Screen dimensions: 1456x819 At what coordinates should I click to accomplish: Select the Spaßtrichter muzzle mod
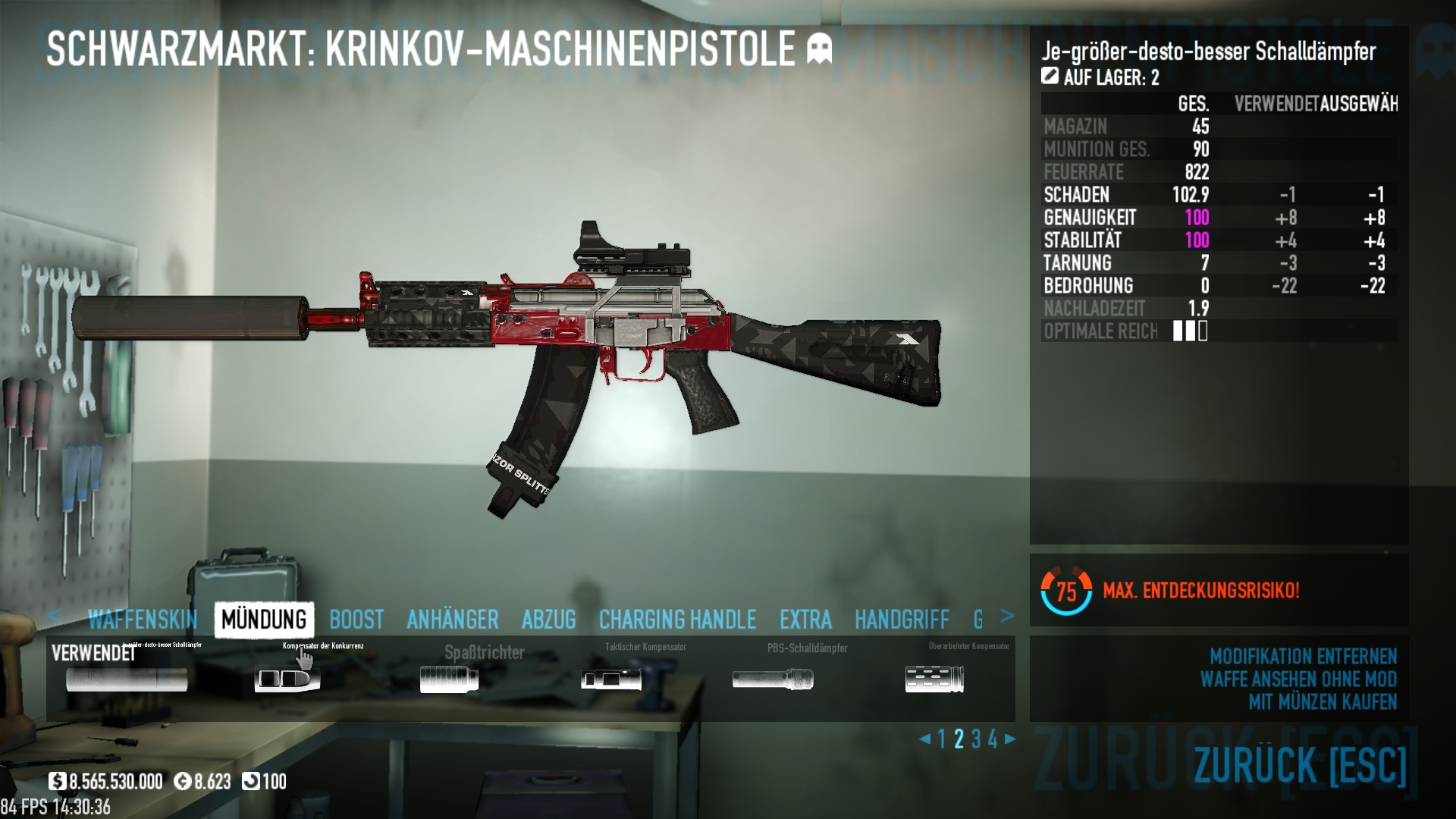449,679
